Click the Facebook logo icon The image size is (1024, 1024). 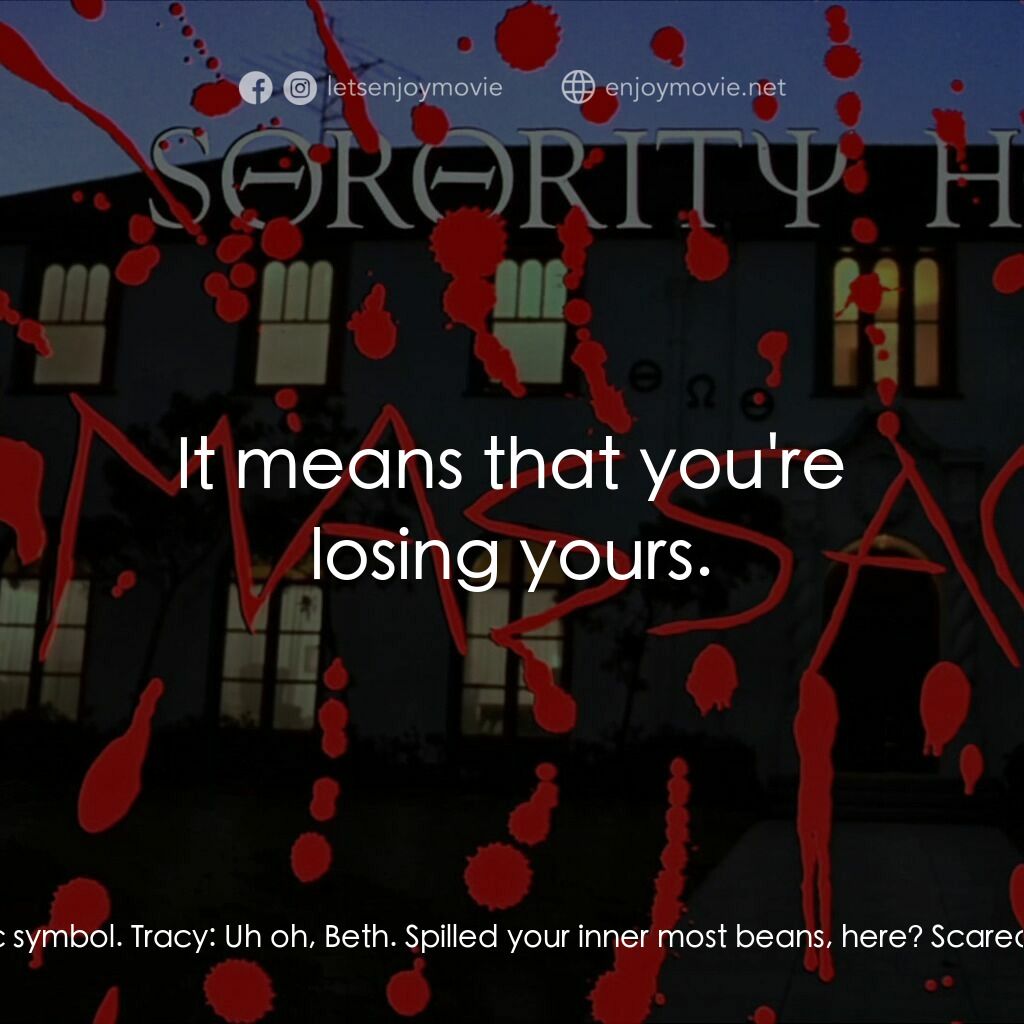pos(256,88)
